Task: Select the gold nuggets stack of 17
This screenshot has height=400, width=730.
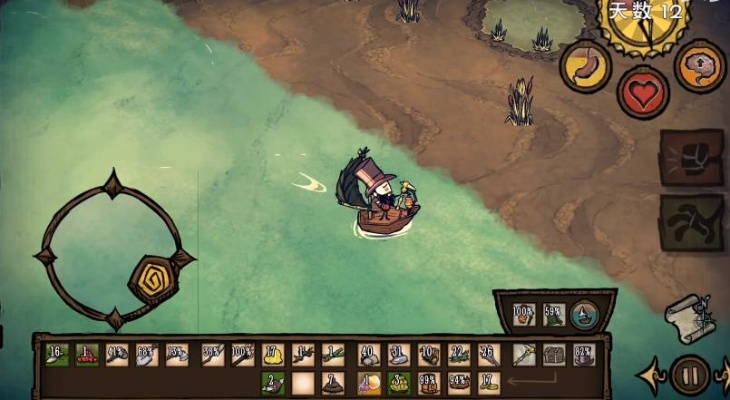Action: [272, 354]
